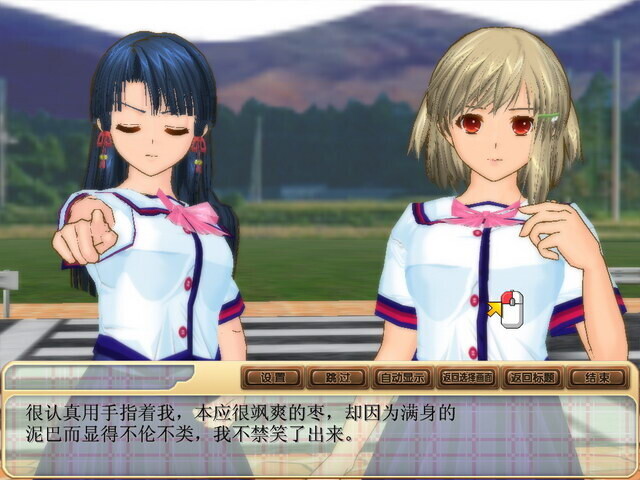Skip dialogue with the 跳过 button
This screenshot has height=480, width=640.
(x=336, y=378)
